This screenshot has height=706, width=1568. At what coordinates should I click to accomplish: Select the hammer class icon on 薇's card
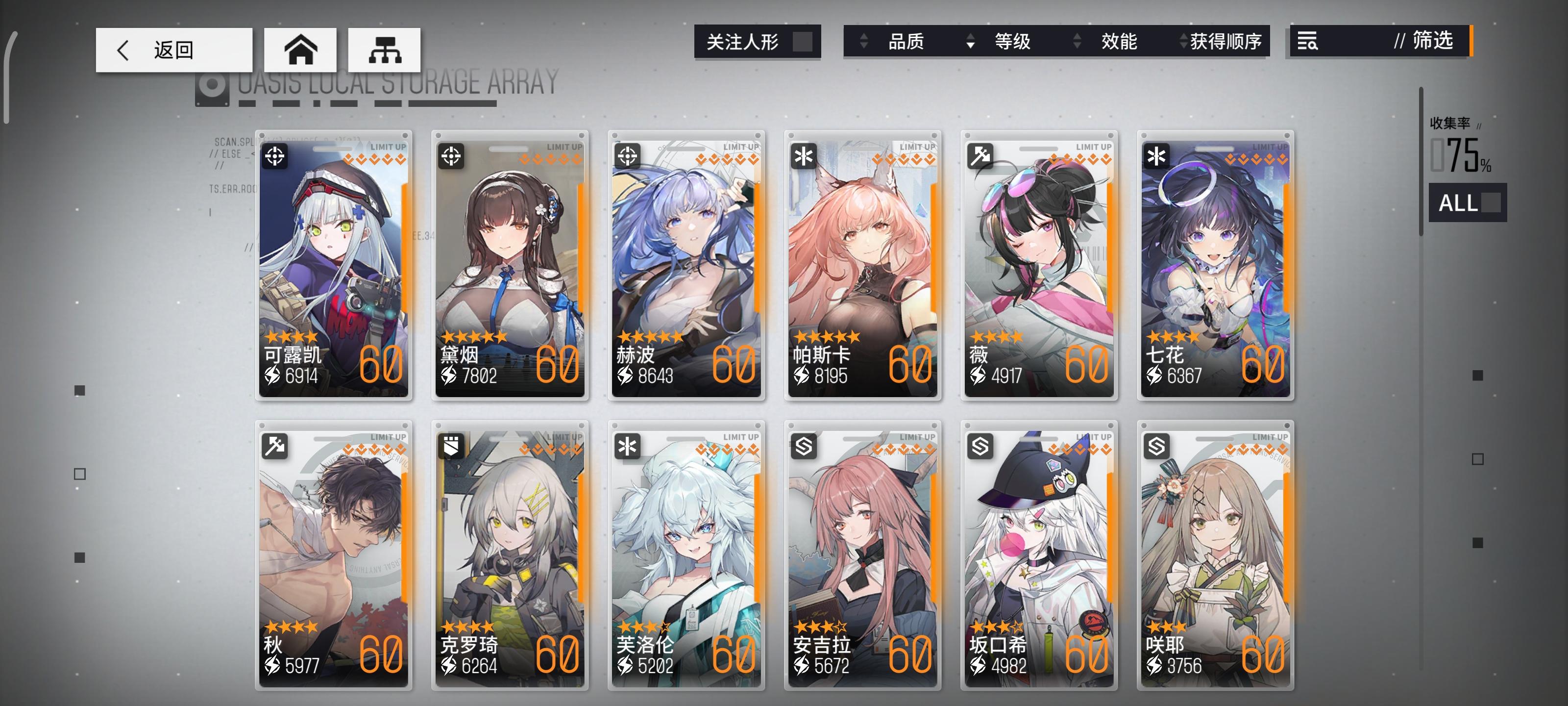980,157
